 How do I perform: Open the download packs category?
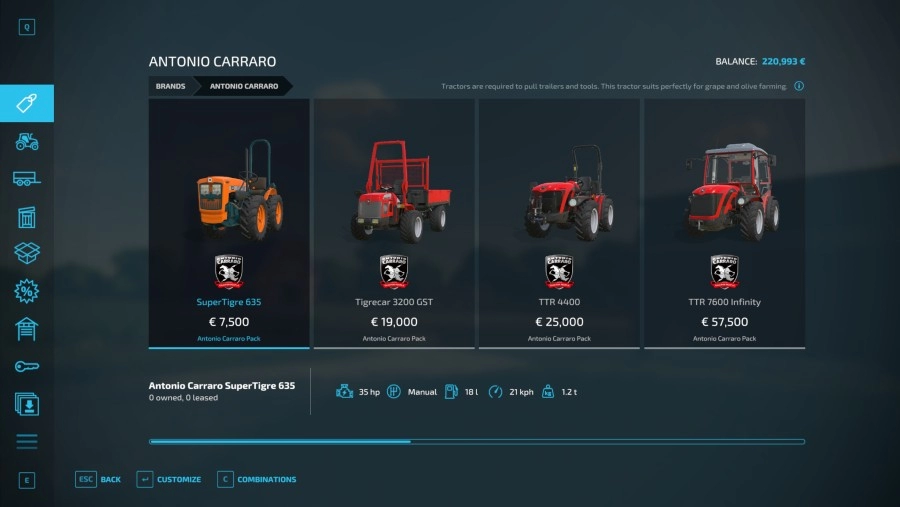27,404
